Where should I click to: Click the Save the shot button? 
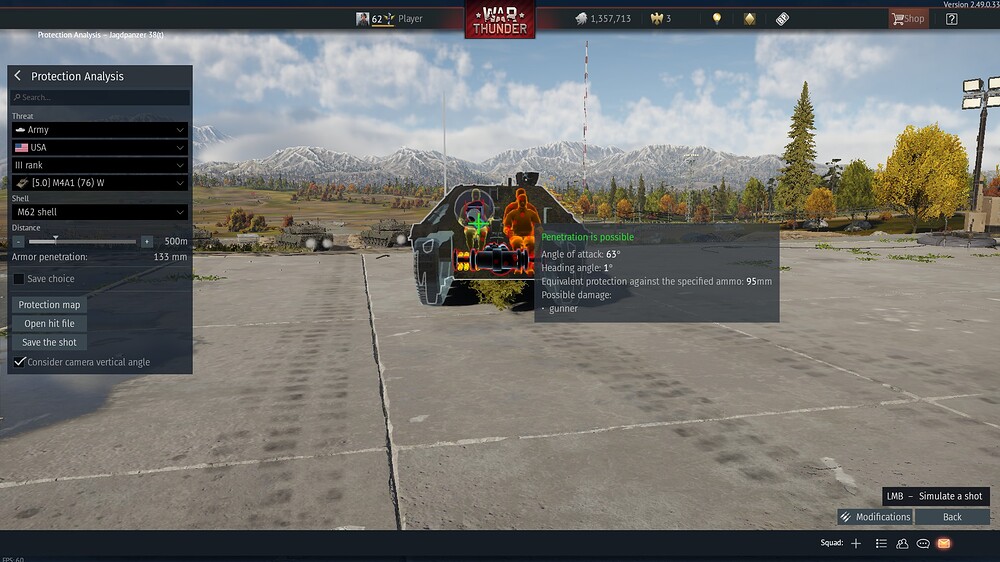(x=49, y=342)
